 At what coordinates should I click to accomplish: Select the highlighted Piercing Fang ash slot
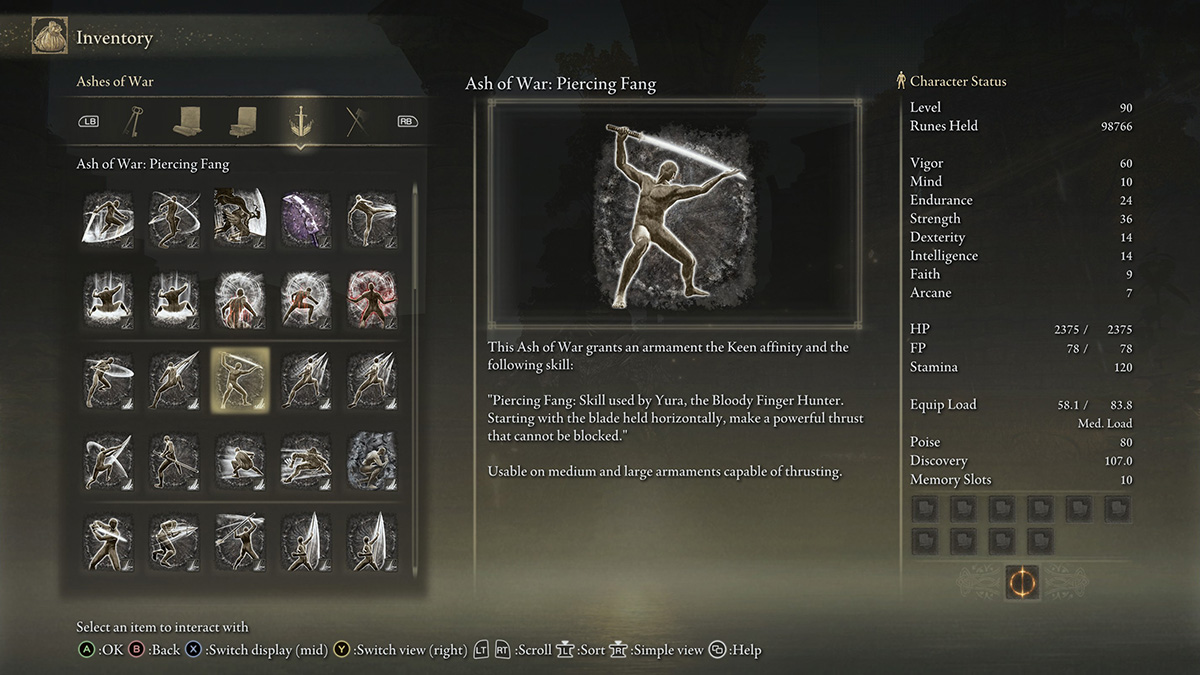click(239, 380)
